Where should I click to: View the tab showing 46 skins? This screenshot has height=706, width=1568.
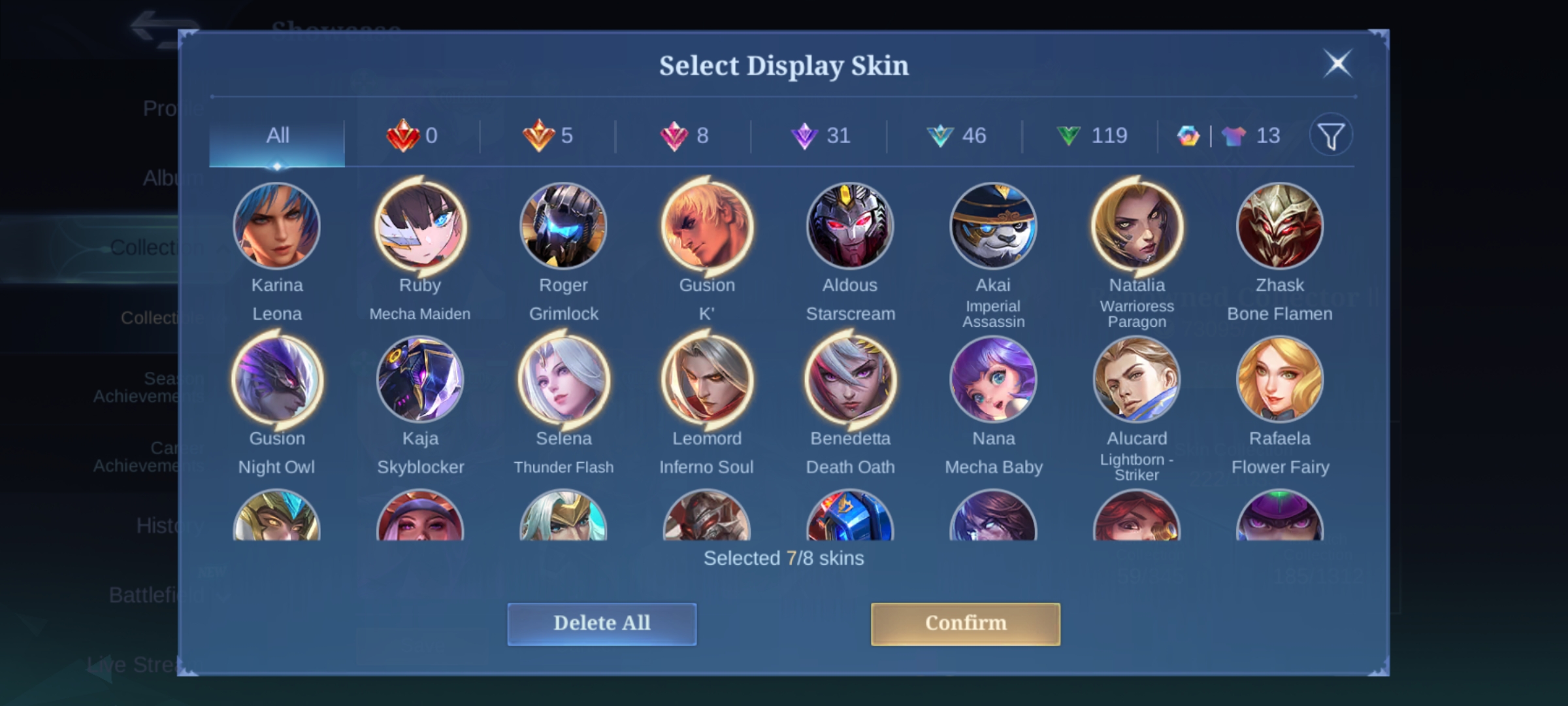point(956,136)
